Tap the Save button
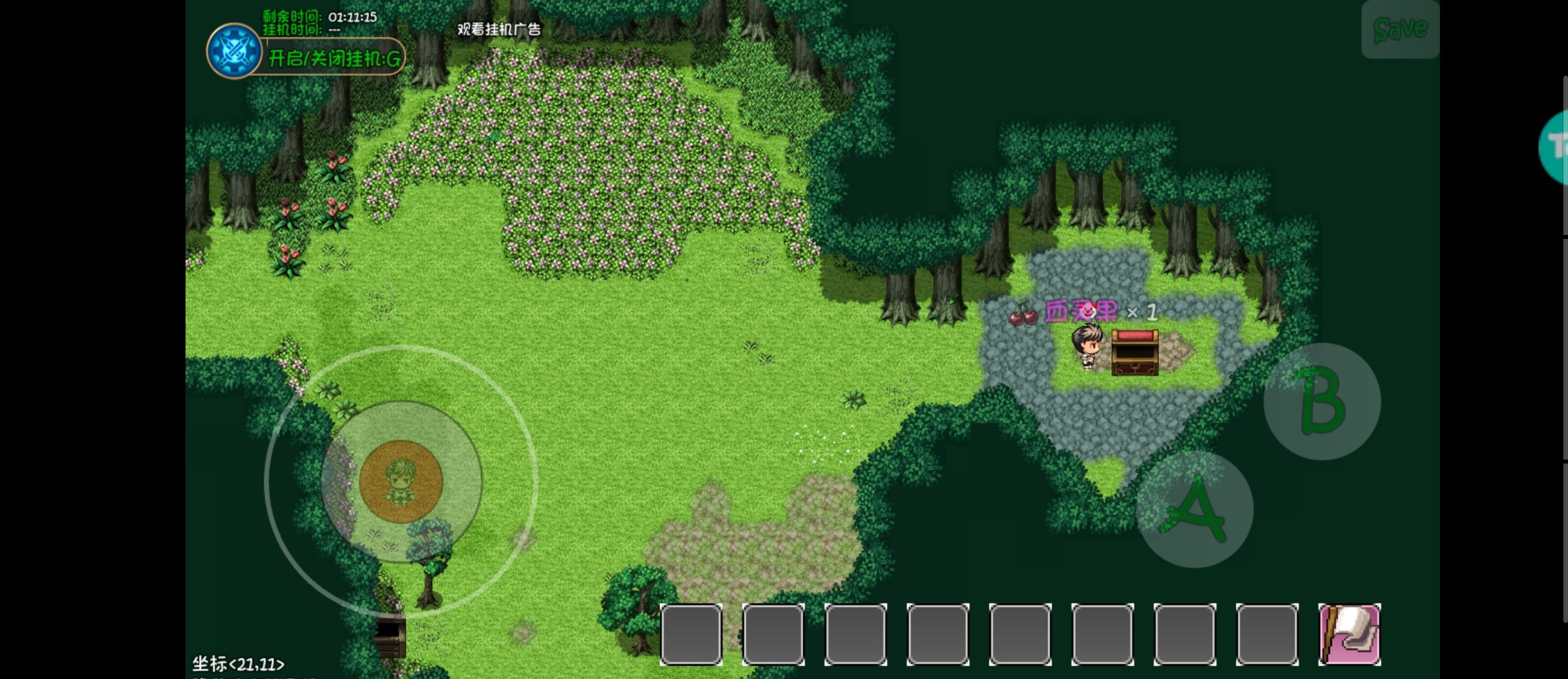This screenshot has height=679, width=1568. coord(1399,29)
